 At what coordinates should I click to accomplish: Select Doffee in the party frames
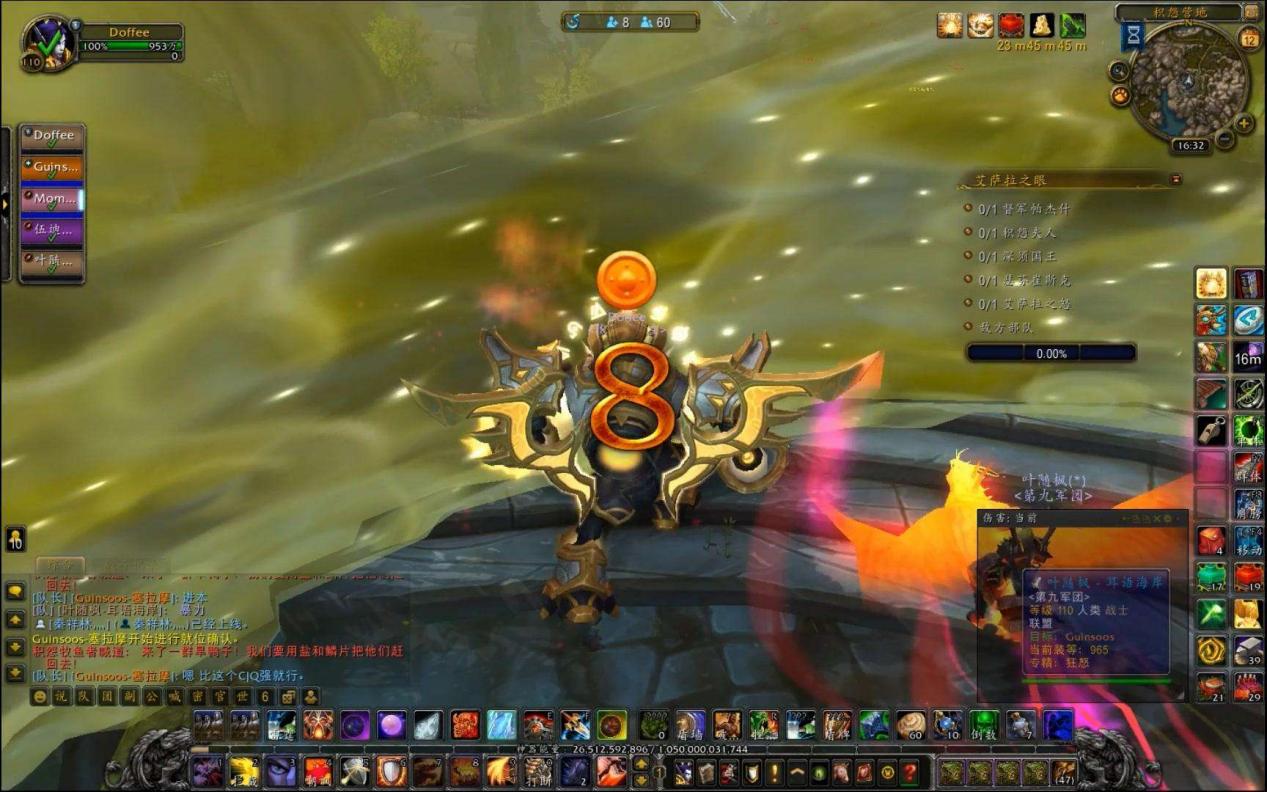pos(53,136)
